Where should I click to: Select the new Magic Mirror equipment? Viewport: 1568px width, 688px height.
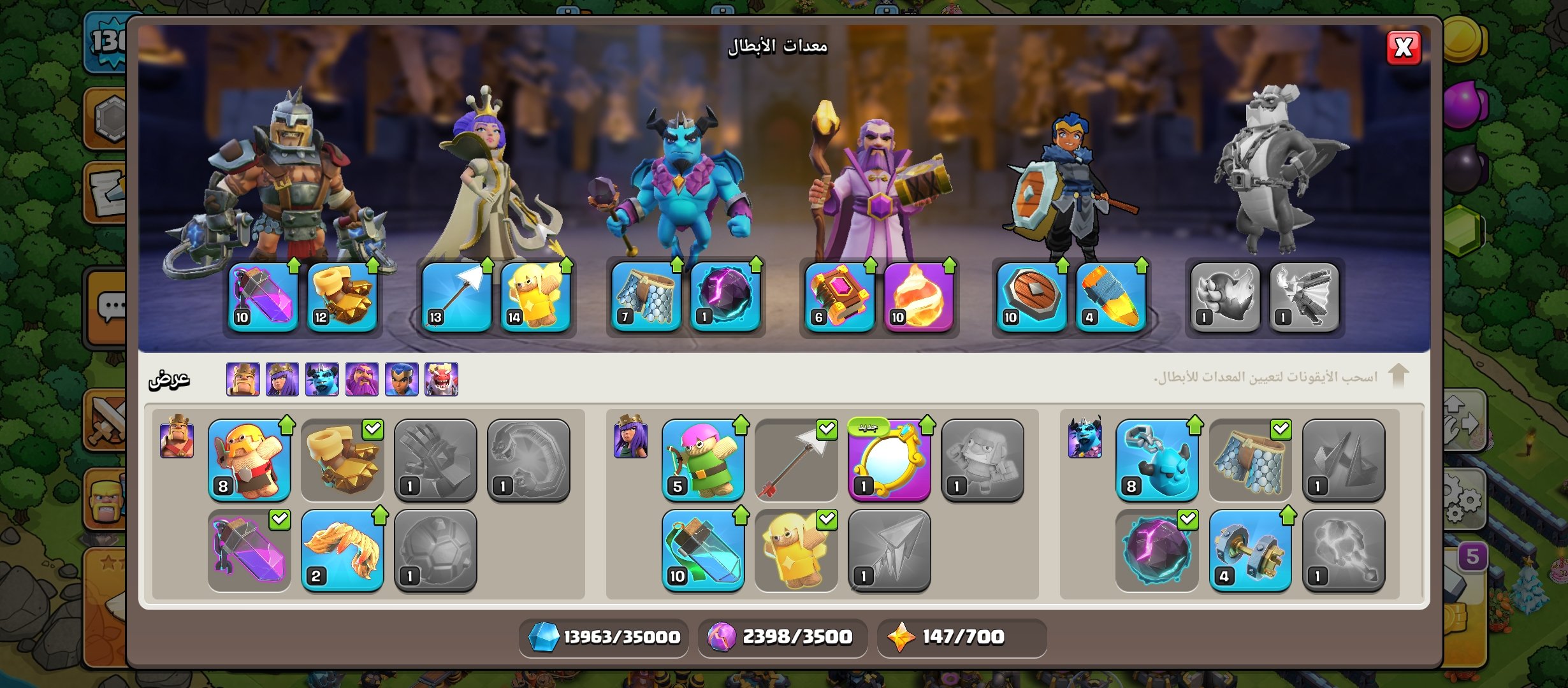point(889,460)
